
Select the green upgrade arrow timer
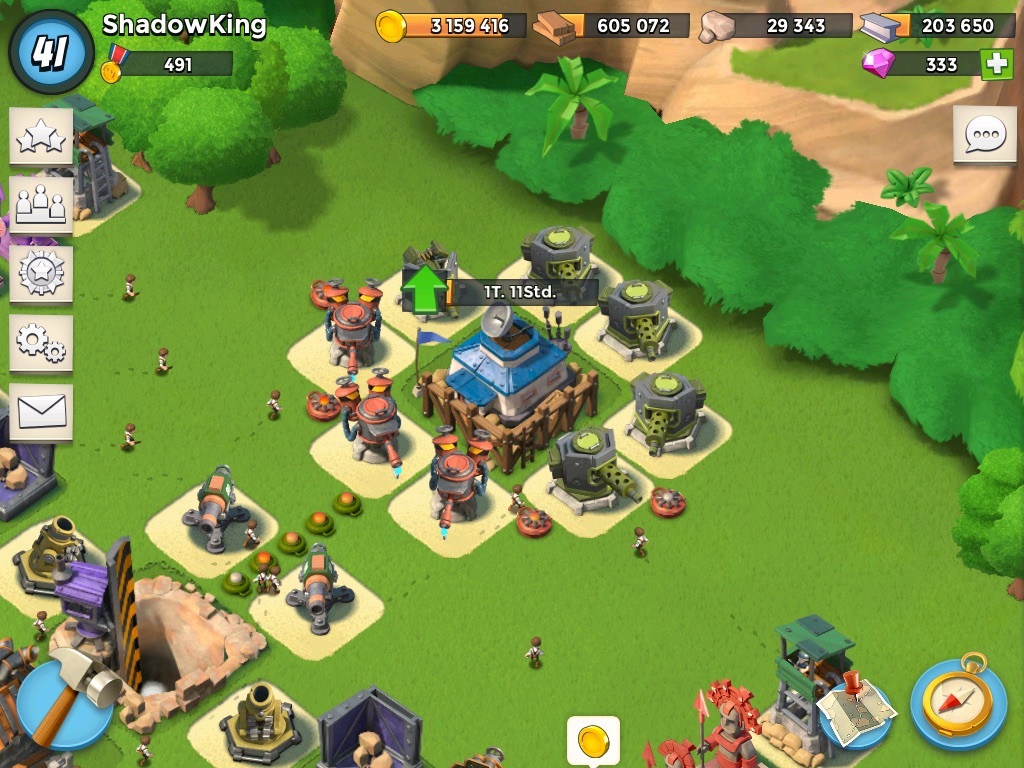point(426,291)
